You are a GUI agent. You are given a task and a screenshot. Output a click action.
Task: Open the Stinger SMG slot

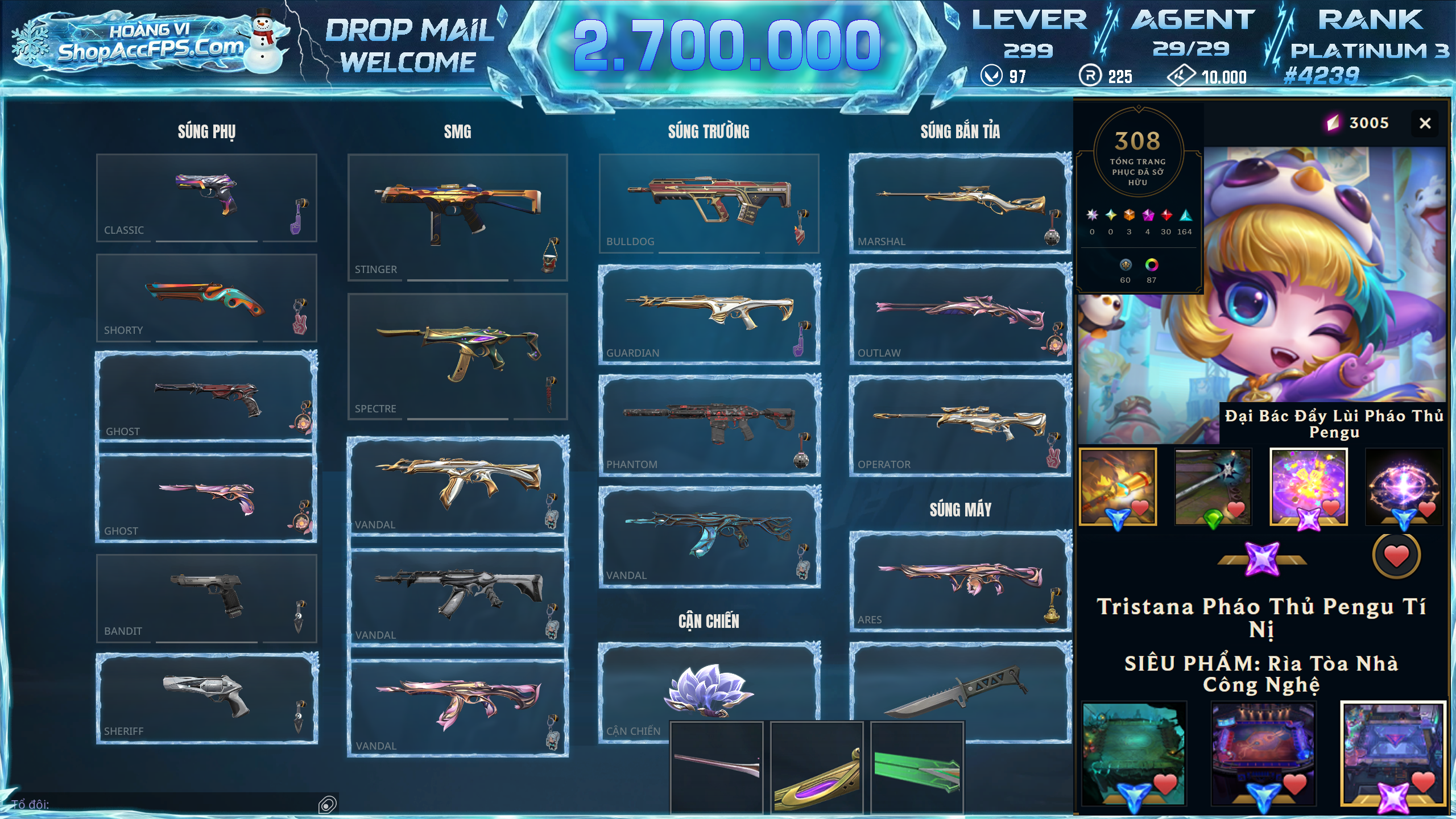point(457,217)
